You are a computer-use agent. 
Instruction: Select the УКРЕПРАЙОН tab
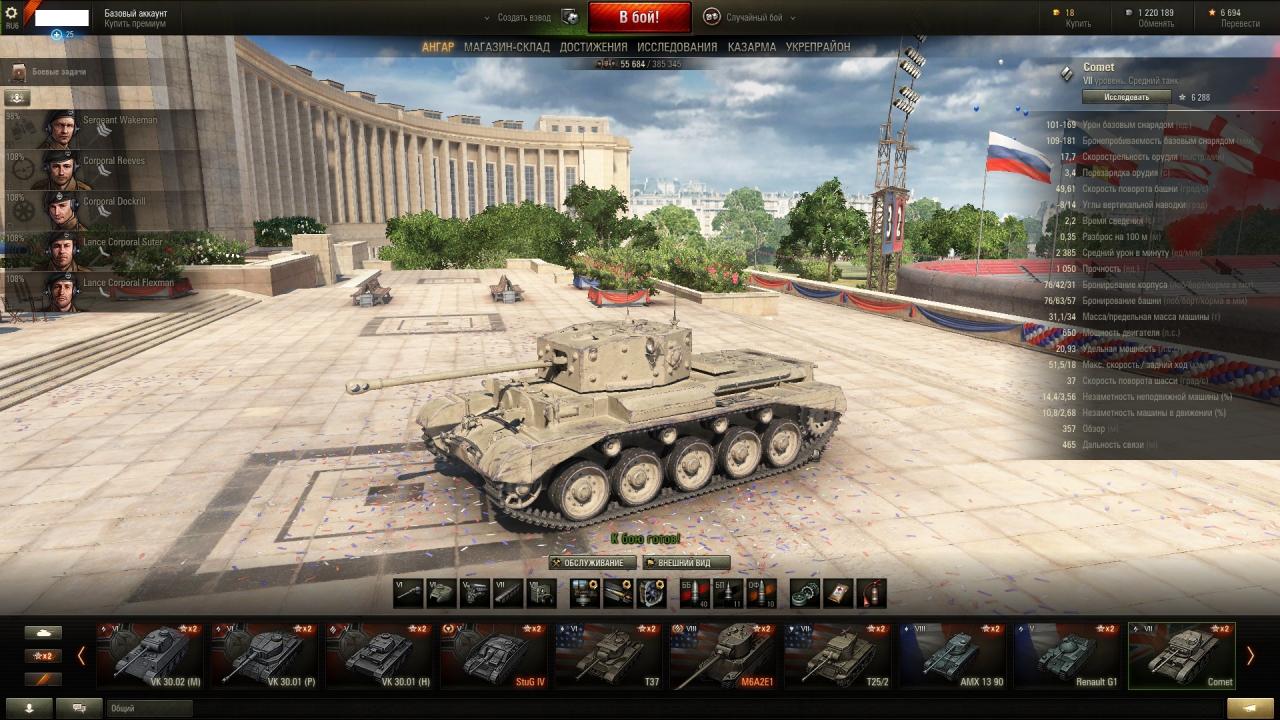tap(818, 47)
